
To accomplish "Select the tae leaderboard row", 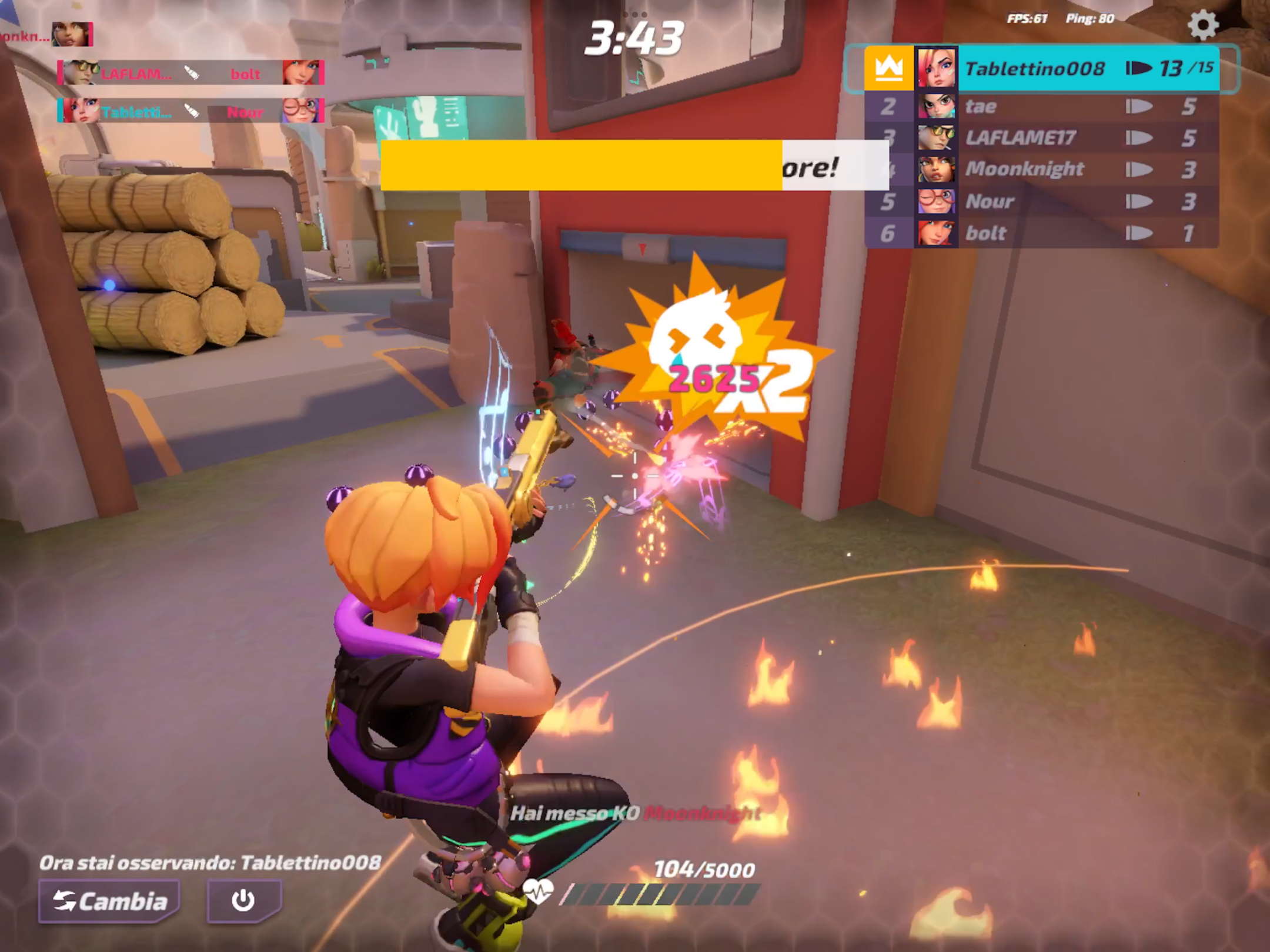I will tap(1041, 107).
